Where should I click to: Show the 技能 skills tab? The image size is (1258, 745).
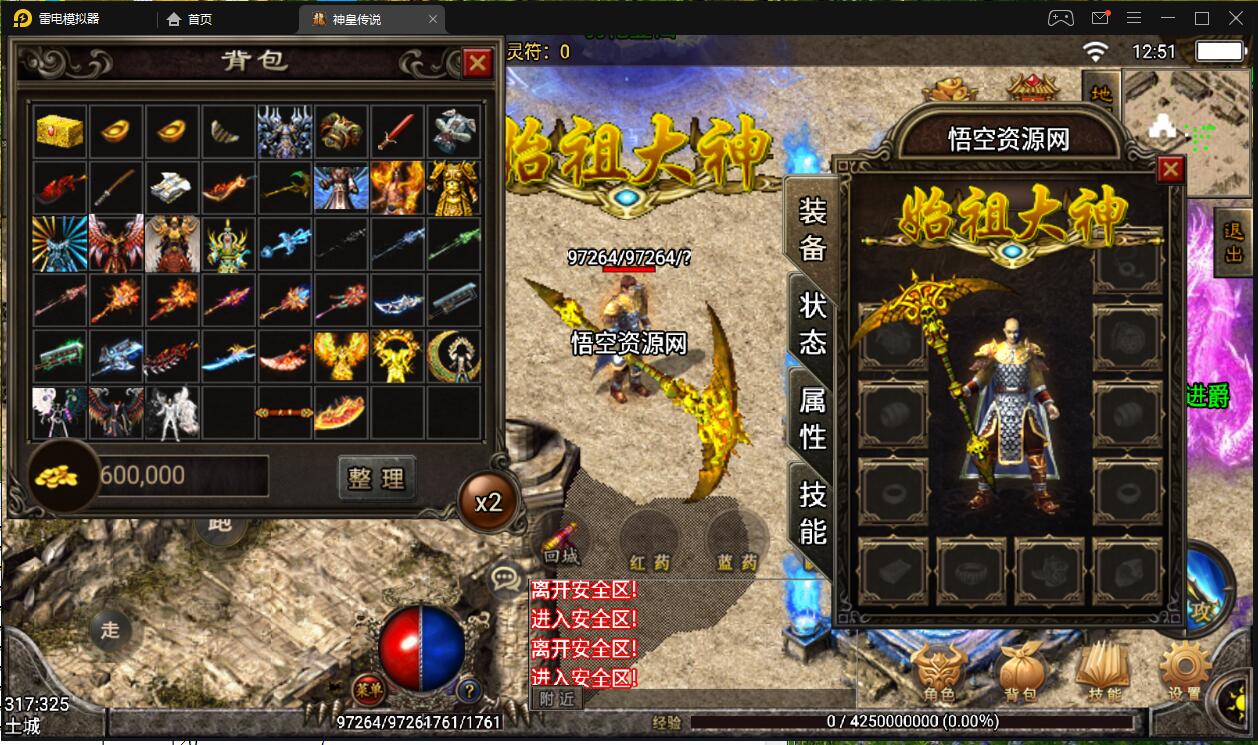(x=812, y=512)
